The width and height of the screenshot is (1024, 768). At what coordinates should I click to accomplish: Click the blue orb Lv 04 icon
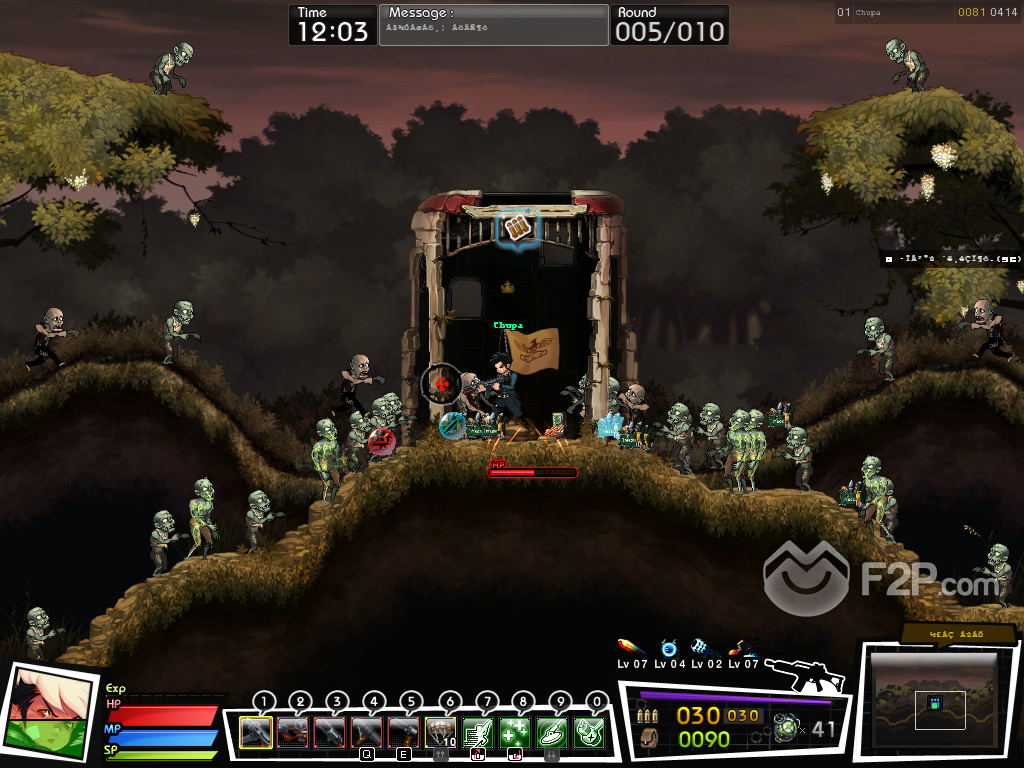(669, 647)
